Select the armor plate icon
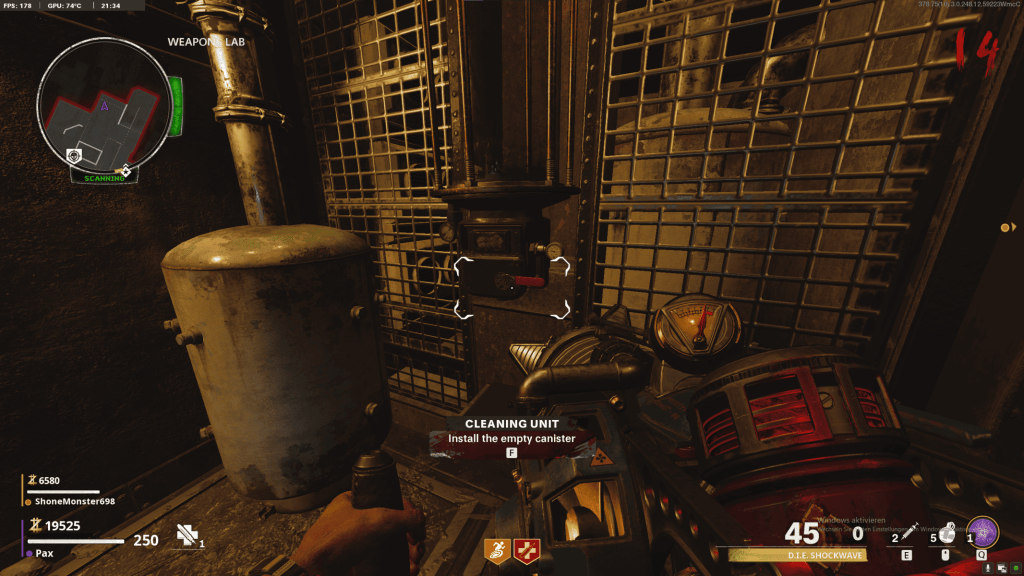This screenshot has width=1024, height=576. tap(186, 535)
